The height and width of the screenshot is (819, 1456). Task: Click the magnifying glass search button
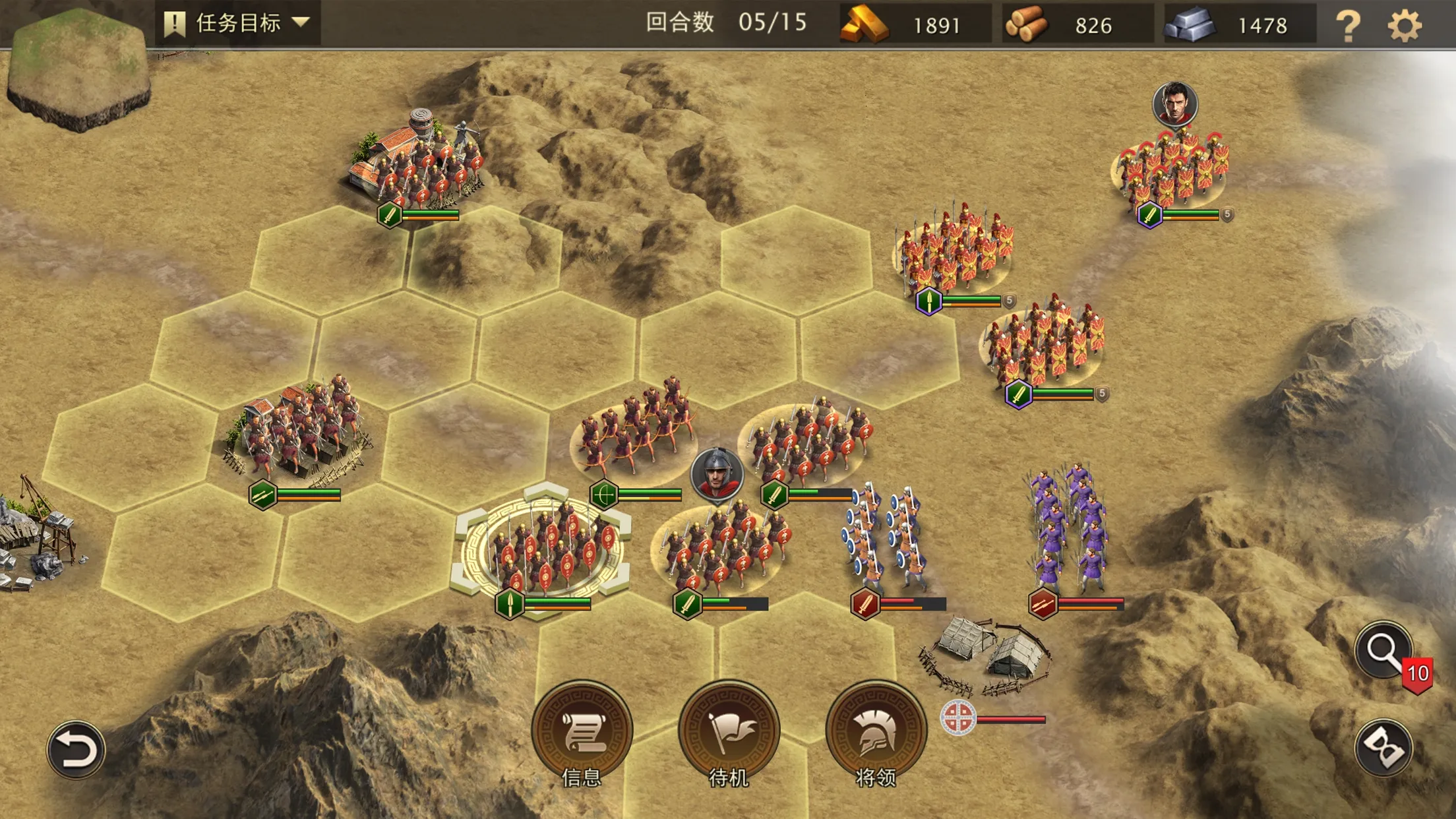coord(1383,650)
